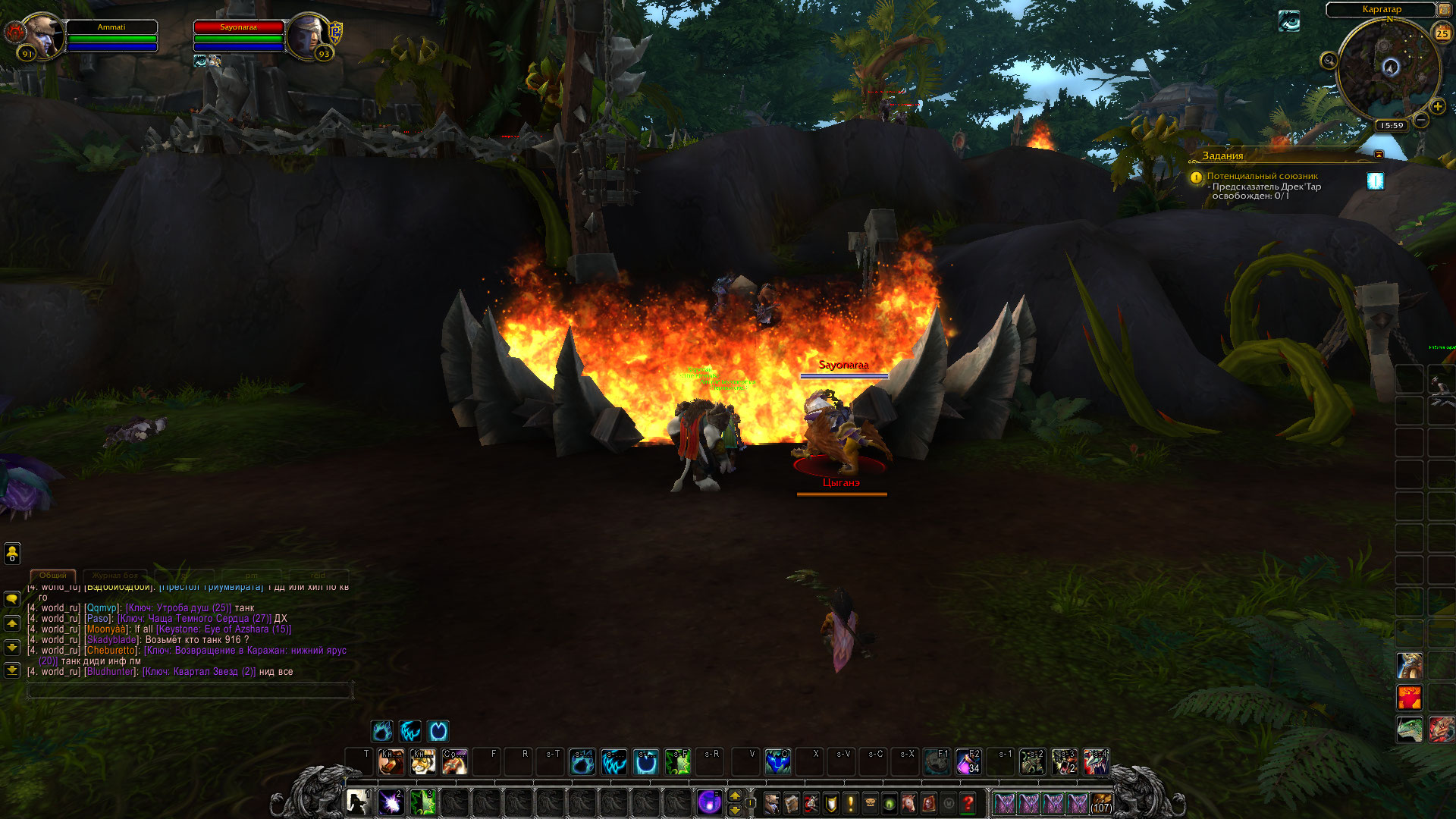Jump chat to the bottom

pyautogui.click(x=12, y=670)
